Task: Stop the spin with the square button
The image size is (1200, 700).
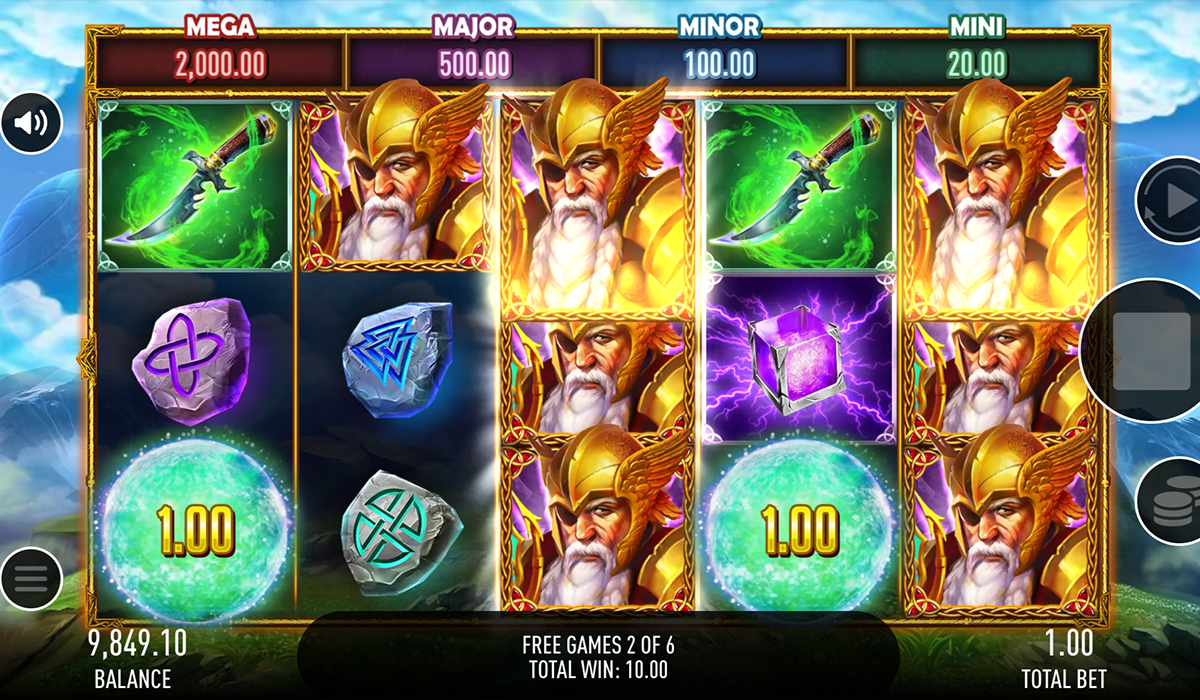Action: click(1151, 351)
